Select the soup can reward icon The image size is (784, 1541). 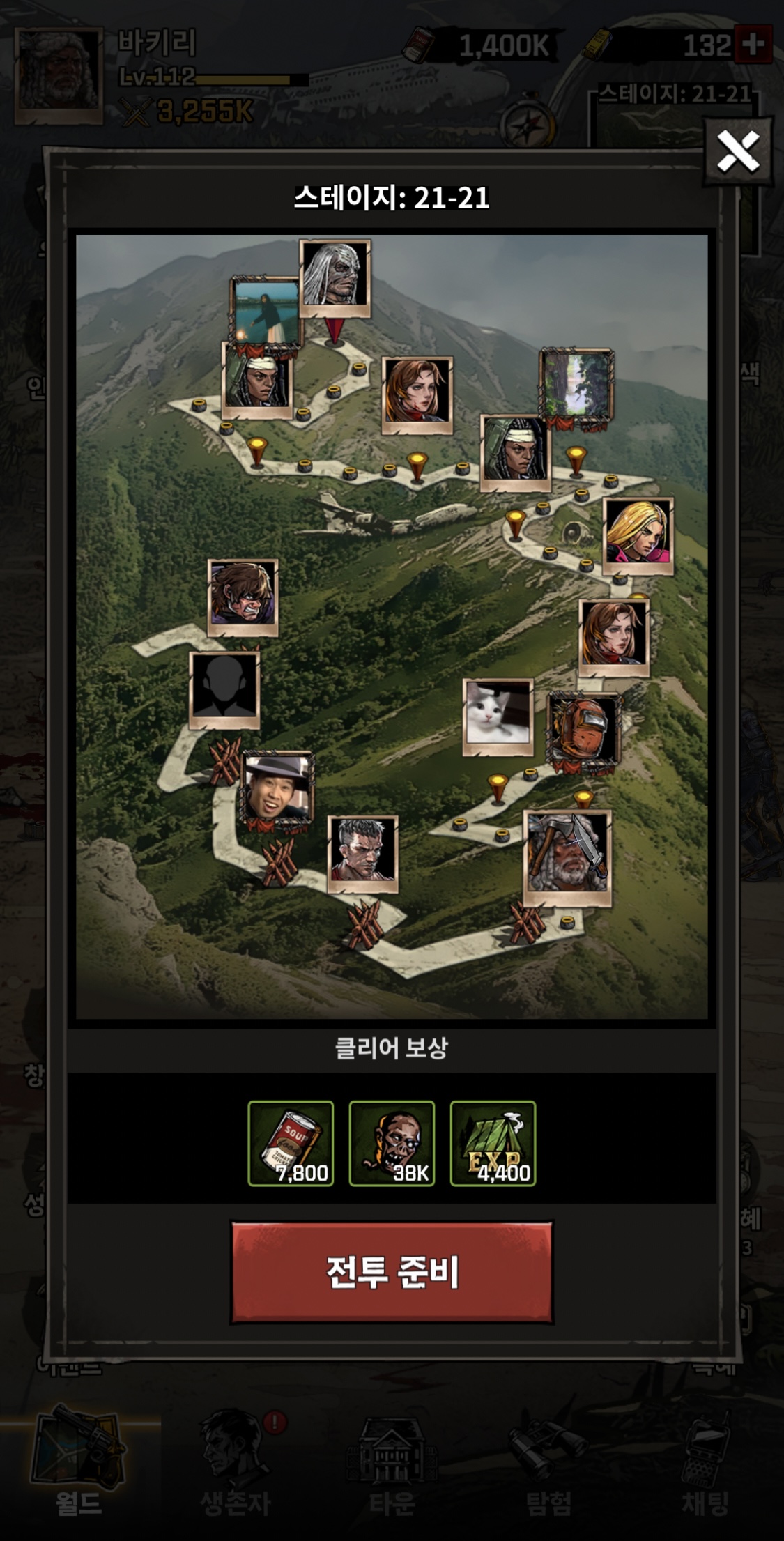[x=291, y=1144]
